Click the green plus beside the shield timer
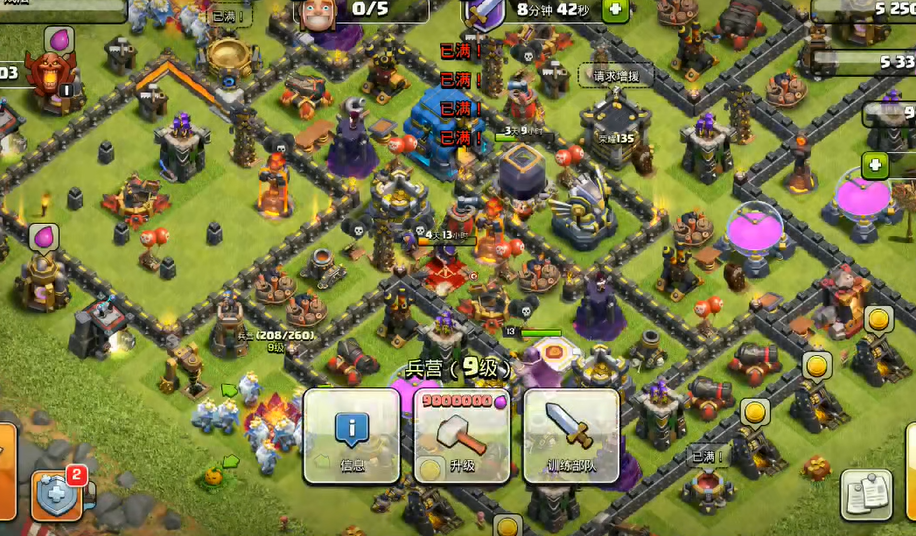This screenshot has height=536, width=916. point(615,10)
